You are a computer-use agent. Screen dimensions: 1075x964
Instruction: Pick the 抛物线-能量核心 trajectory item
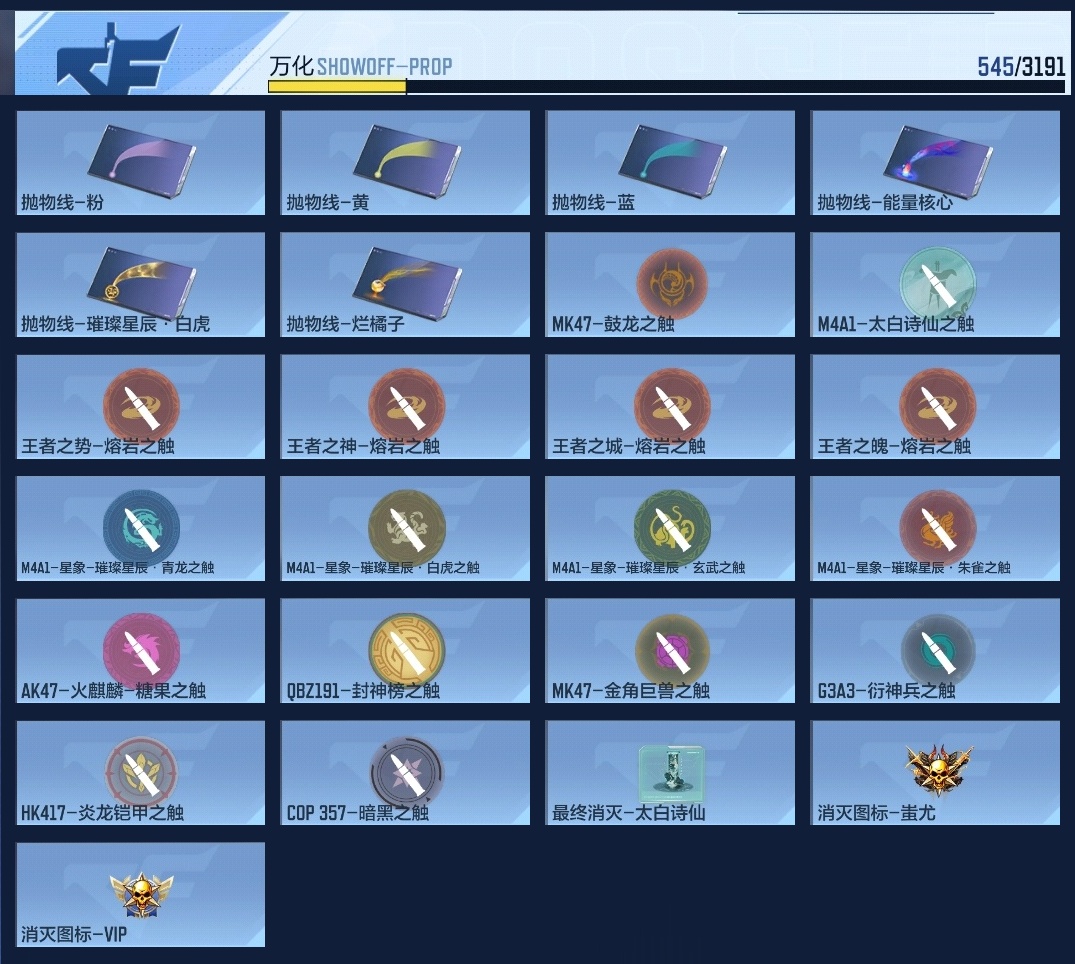tap(935, 162)
